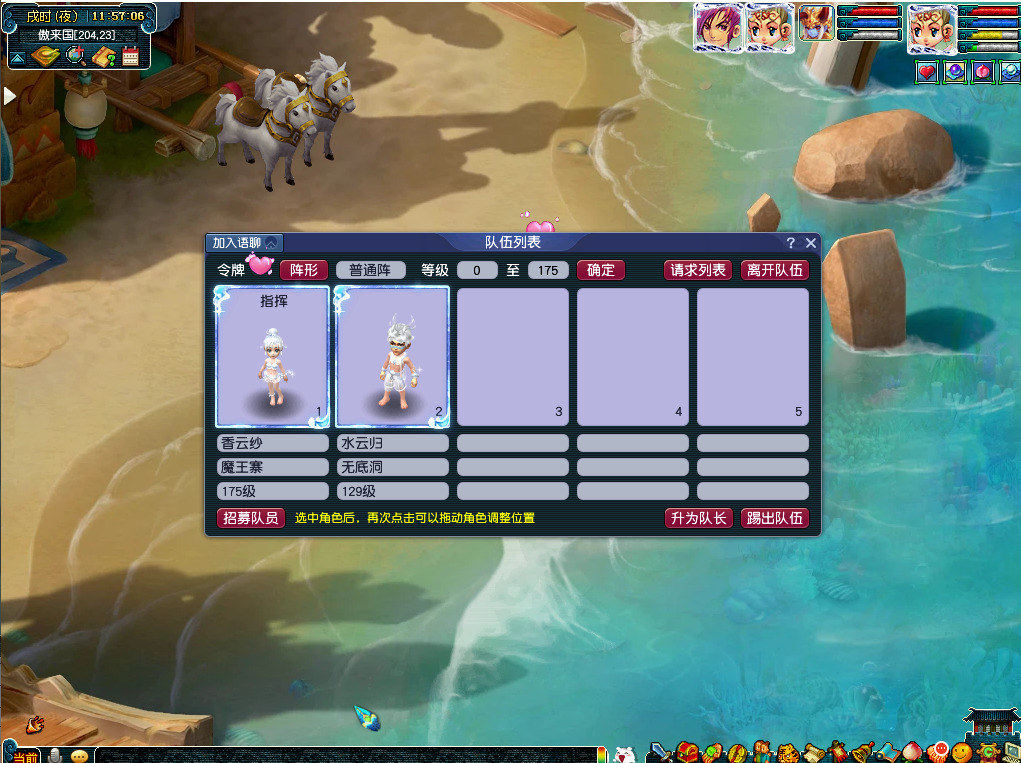Click the 加入语聊 voice chat button
The height and width of the screenshot is (763, 1021).
244,243
